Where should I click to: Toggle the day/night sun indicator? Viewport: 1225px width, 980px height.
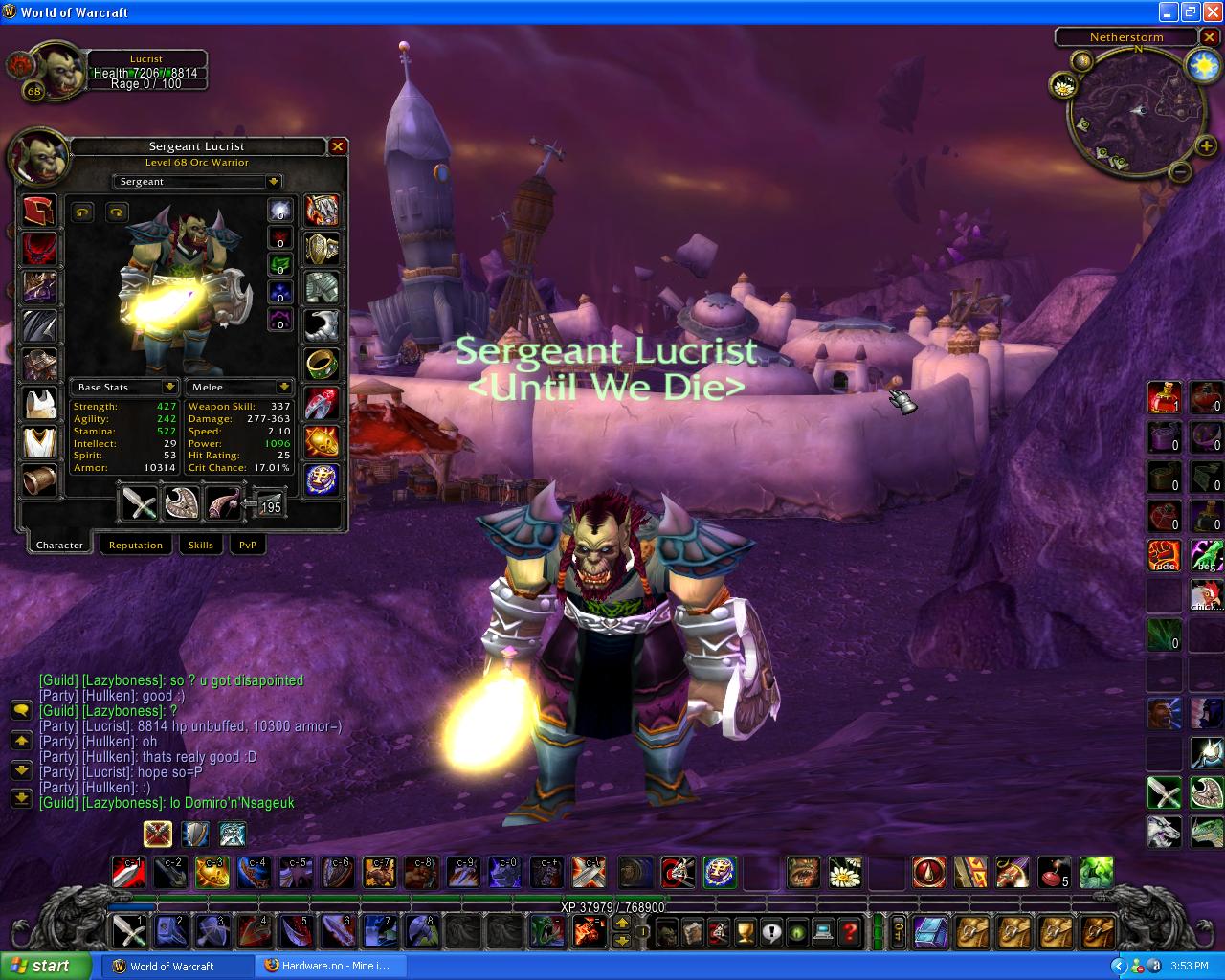(x=1201, y=65)
